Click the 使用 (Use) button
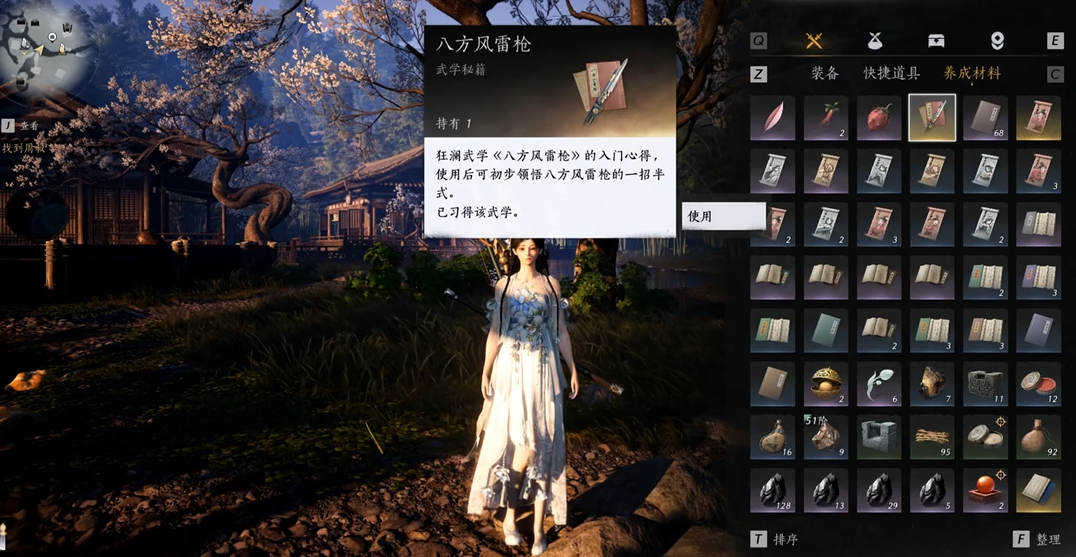 [723, 216]
